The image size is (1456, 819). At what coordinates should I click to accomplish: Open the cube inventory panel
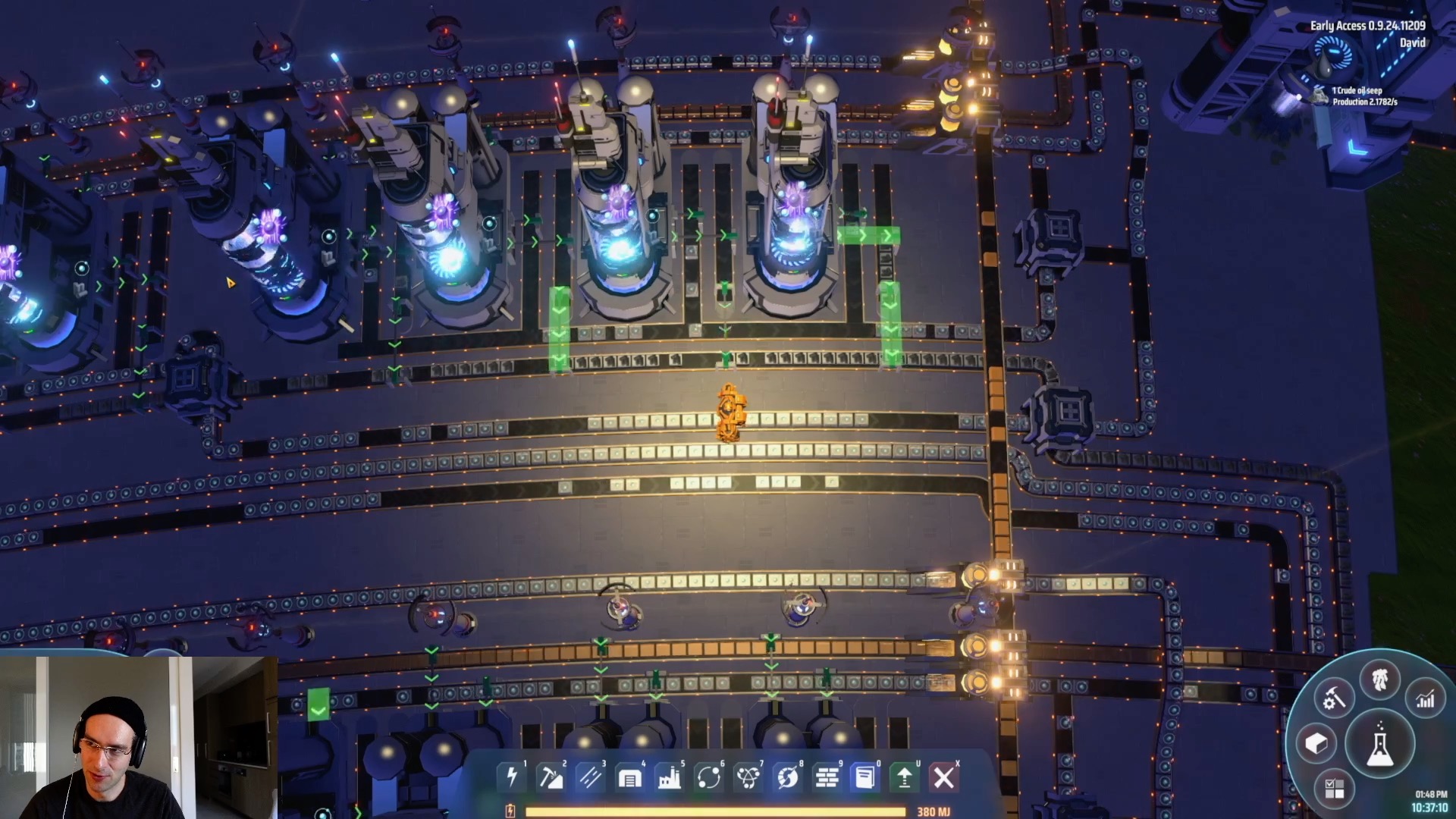(1316, 743)
